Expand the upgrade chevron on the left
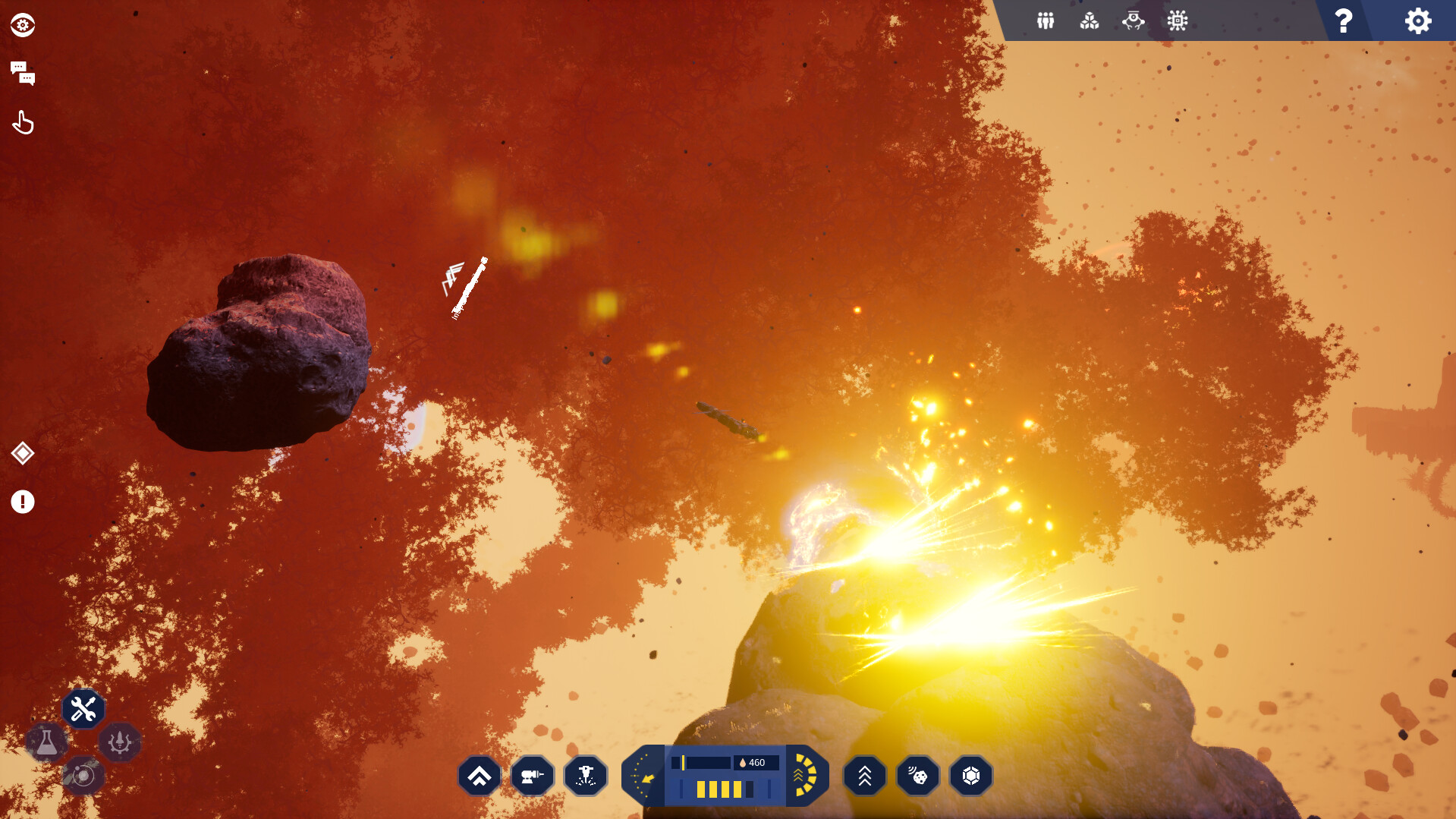The width and height of the screenshot is (1456, 819). pyautogui.click(x=480, y=775)
